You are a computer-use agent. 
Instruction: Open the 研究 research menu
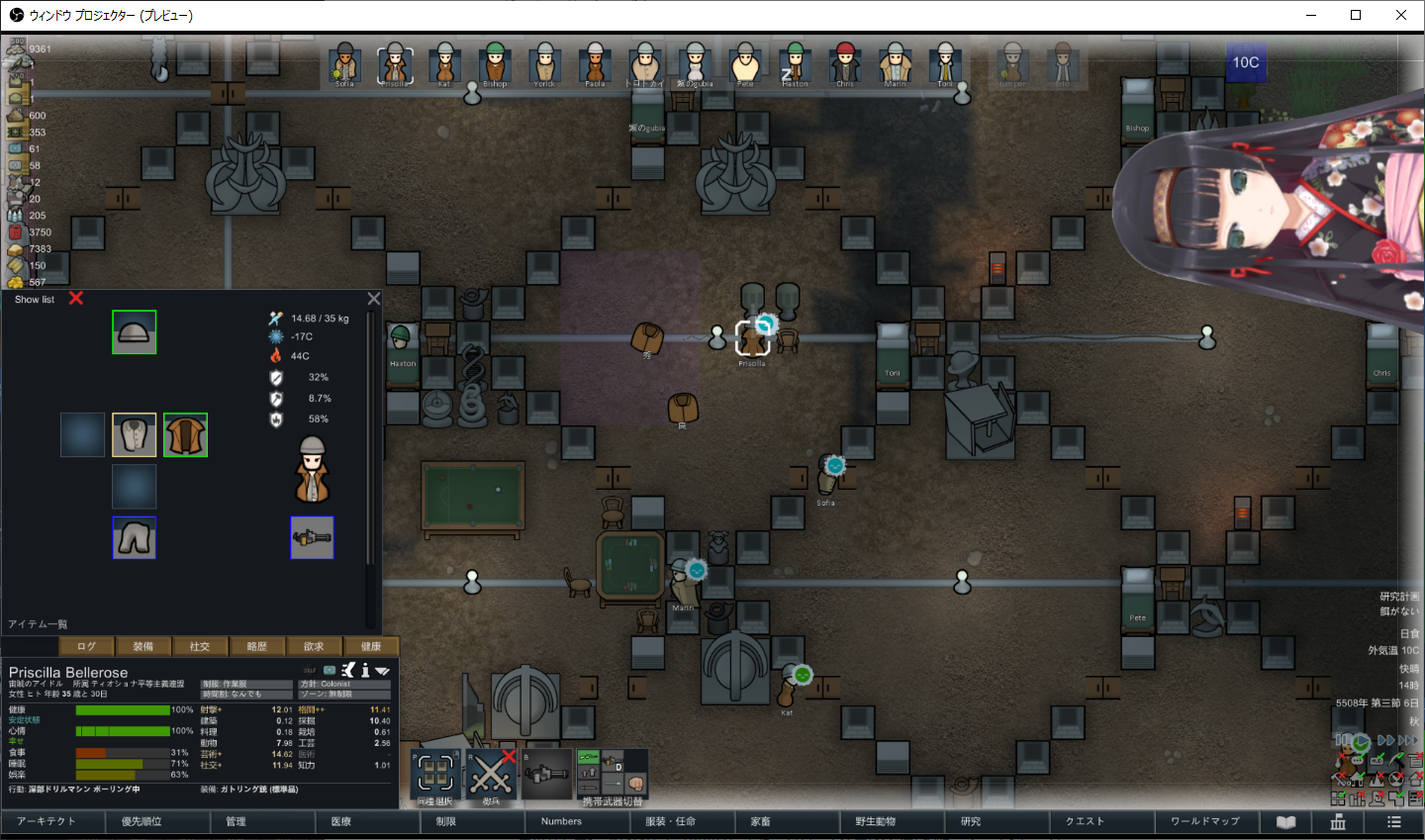click(971, 821)
